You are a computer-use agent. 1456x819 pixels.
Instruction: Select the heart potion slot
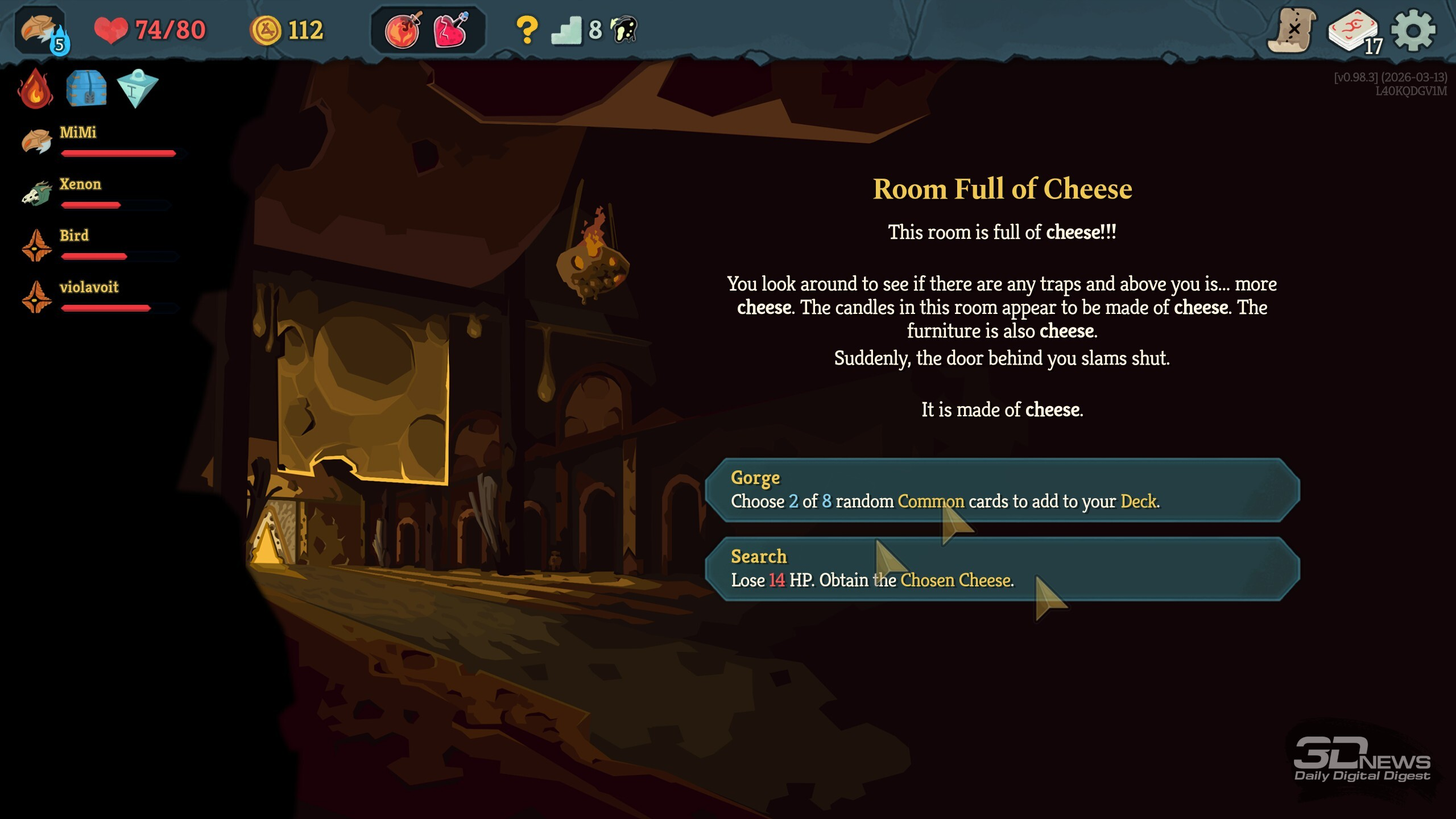(450, 31)
